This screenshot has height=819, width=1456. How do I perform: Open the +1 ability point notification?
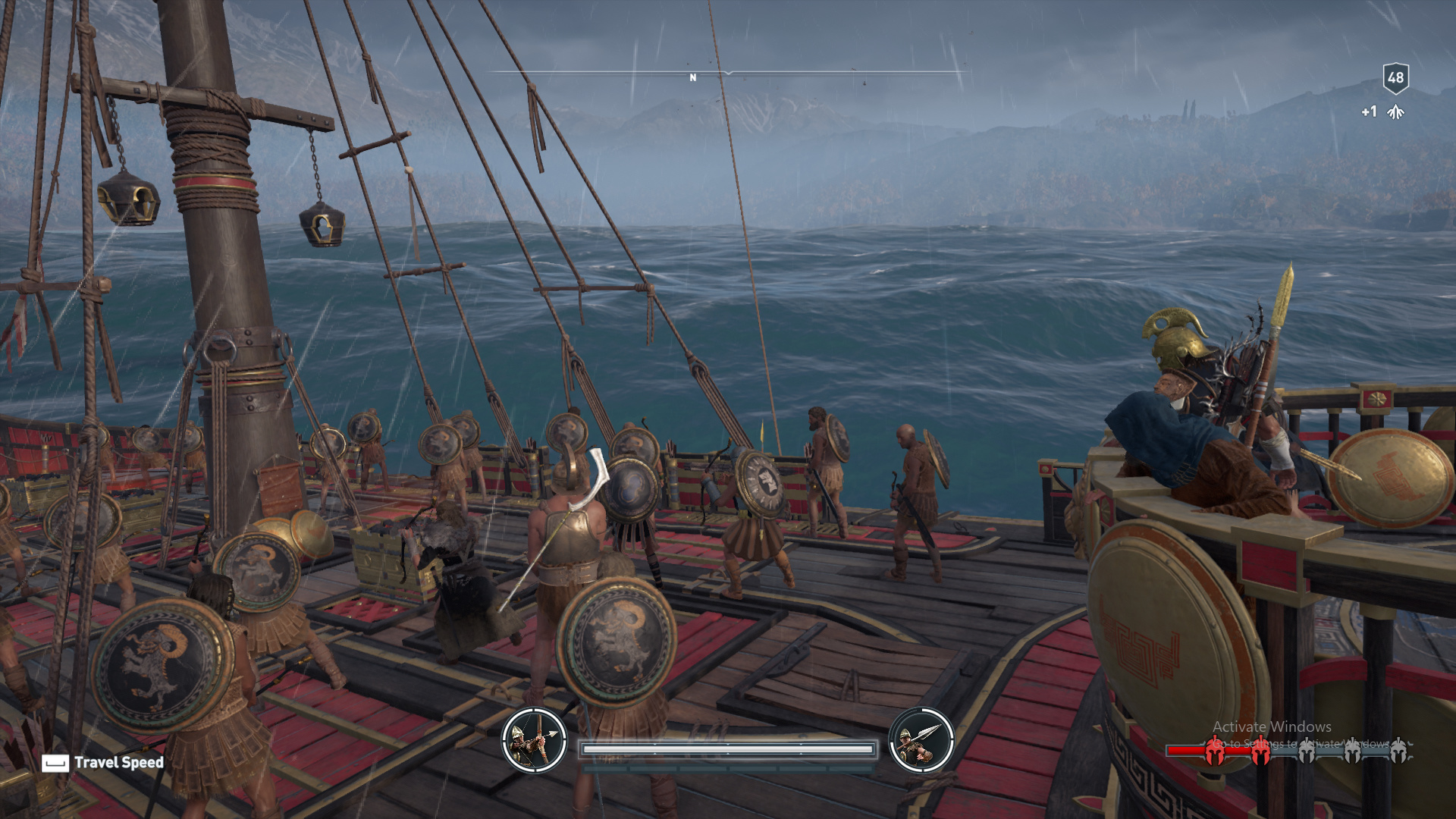pyautogui.click(x=1383, y=112)
